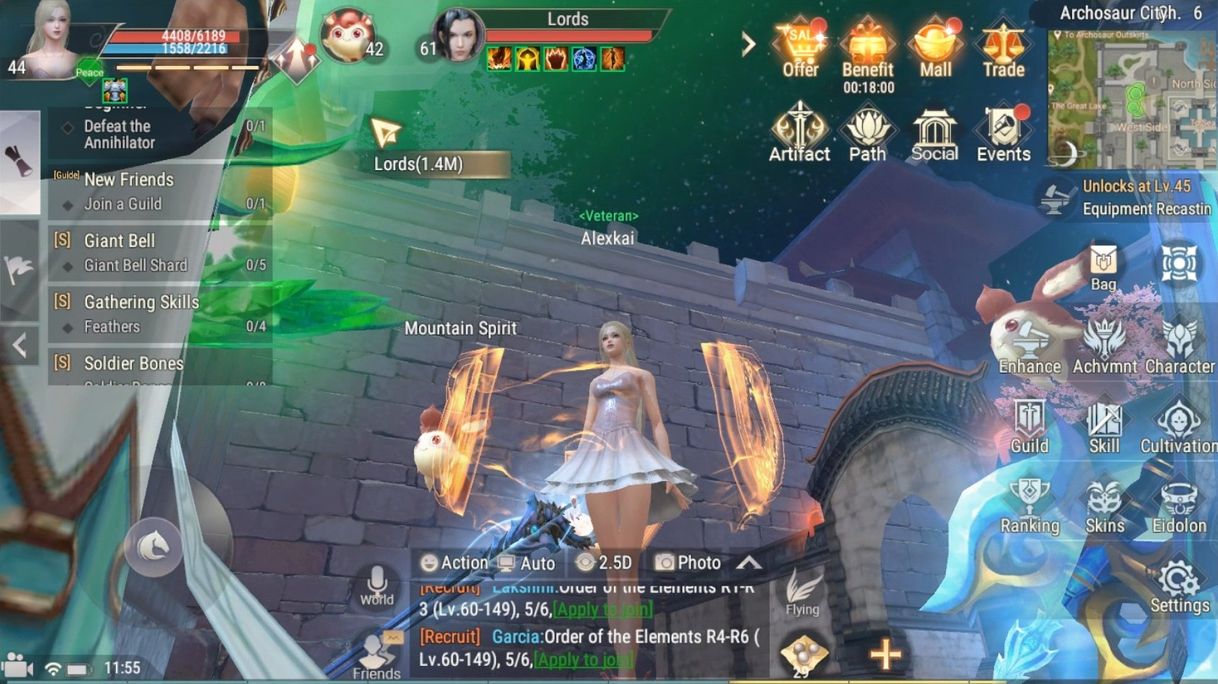This screenshot has height=684, width=1218.
Task: Activate the Flying wing button
Action: pos(802,593)
